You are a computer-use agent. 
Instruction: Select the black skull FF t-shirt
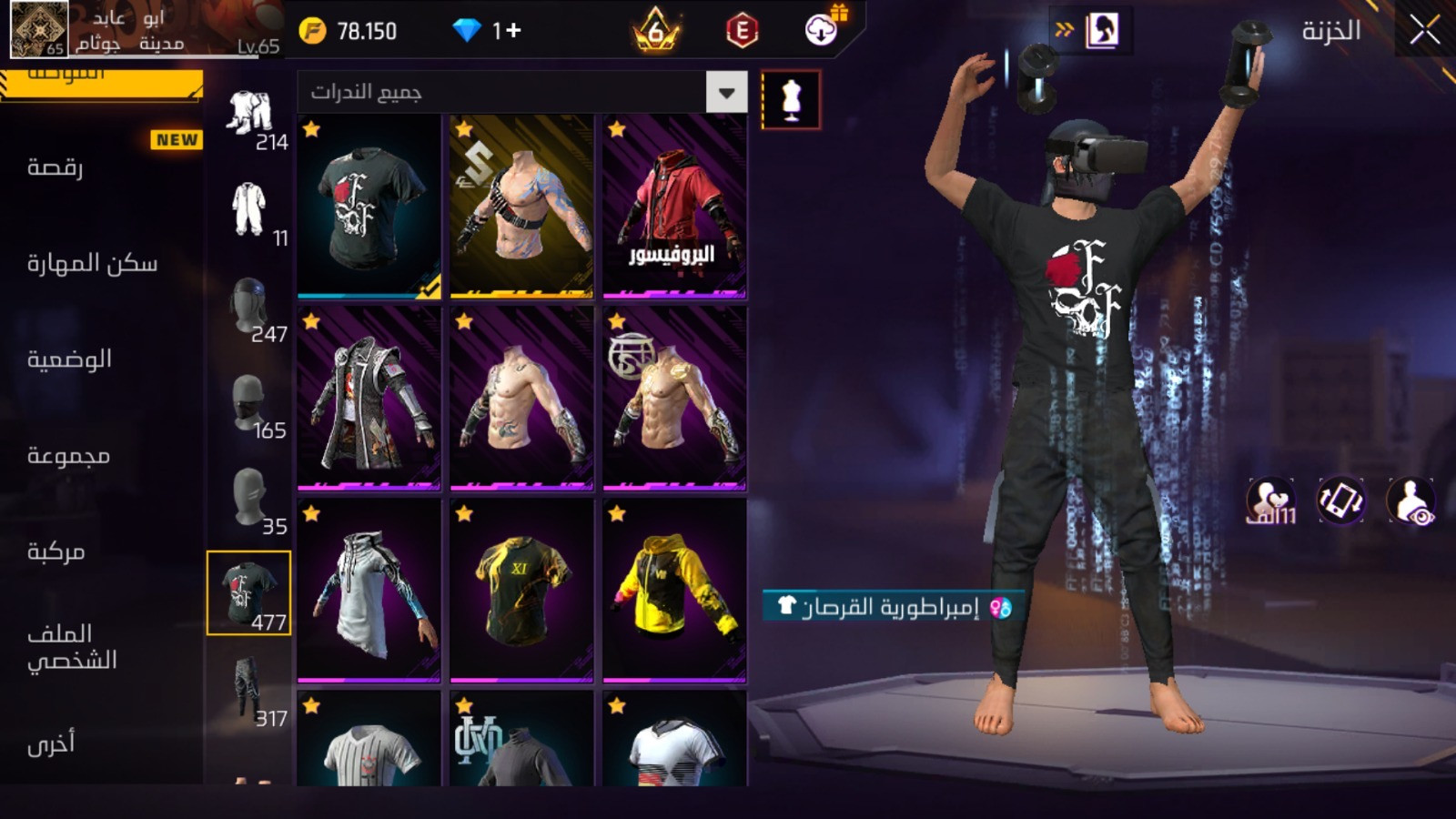point(369,207)
